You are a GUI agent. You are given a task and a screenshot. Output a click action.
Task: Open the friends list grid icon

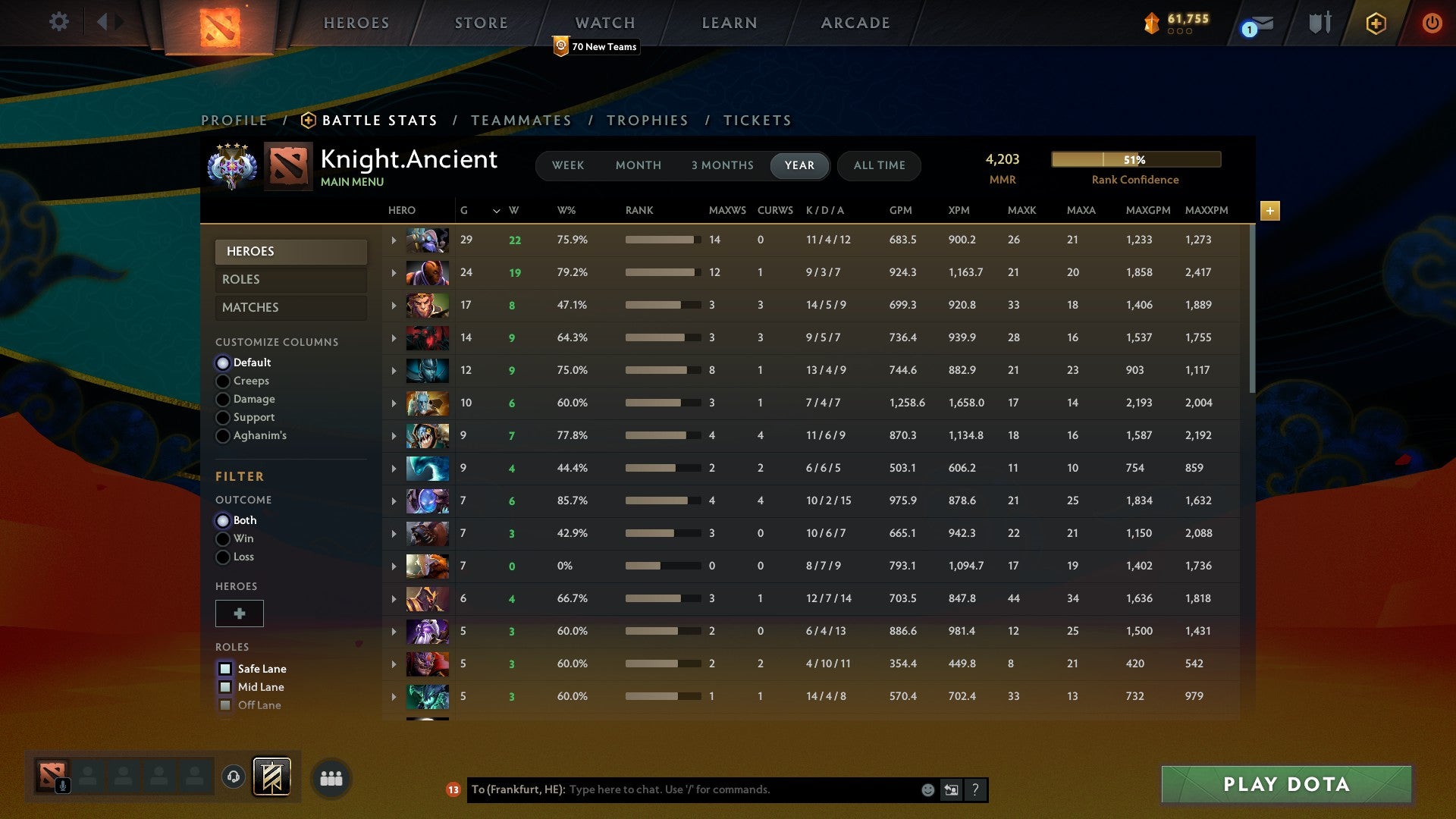[330, 777]
